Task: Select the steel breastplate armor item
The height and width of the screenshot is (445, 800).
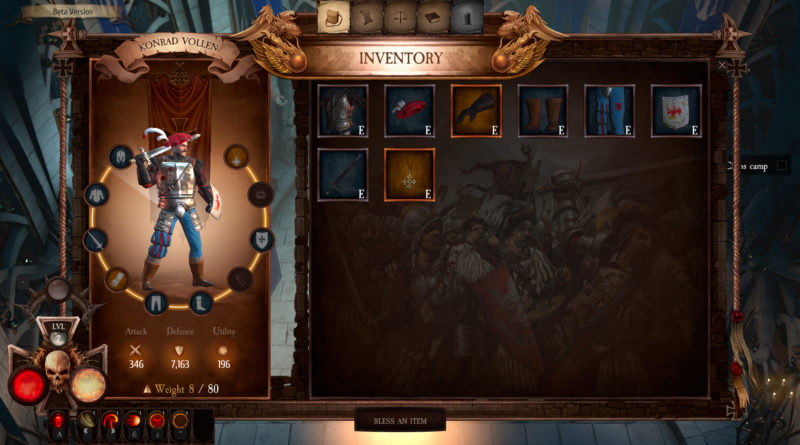Action: pos(342,110)
